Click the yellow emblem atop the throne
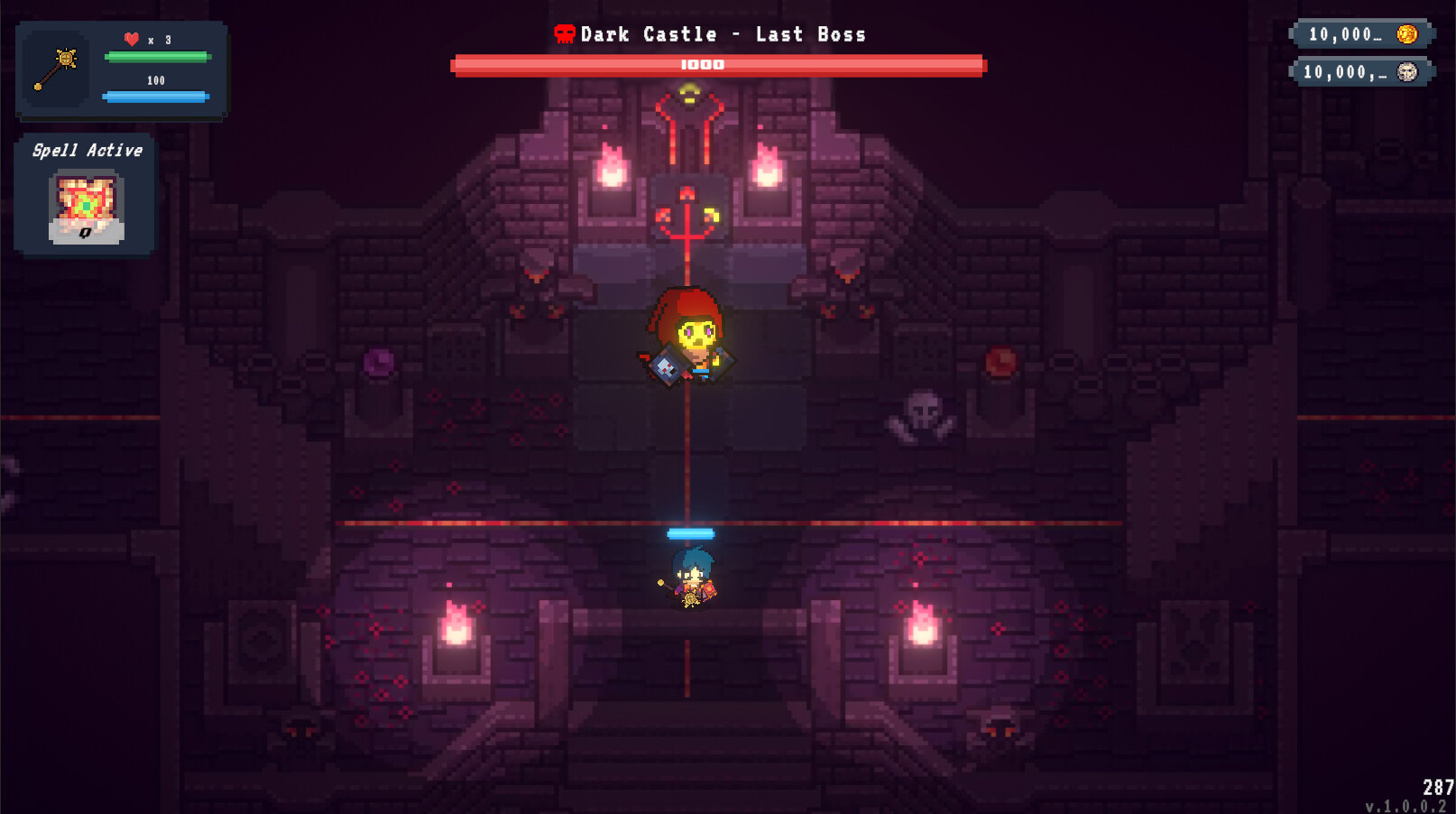 [x=689, y=90]
